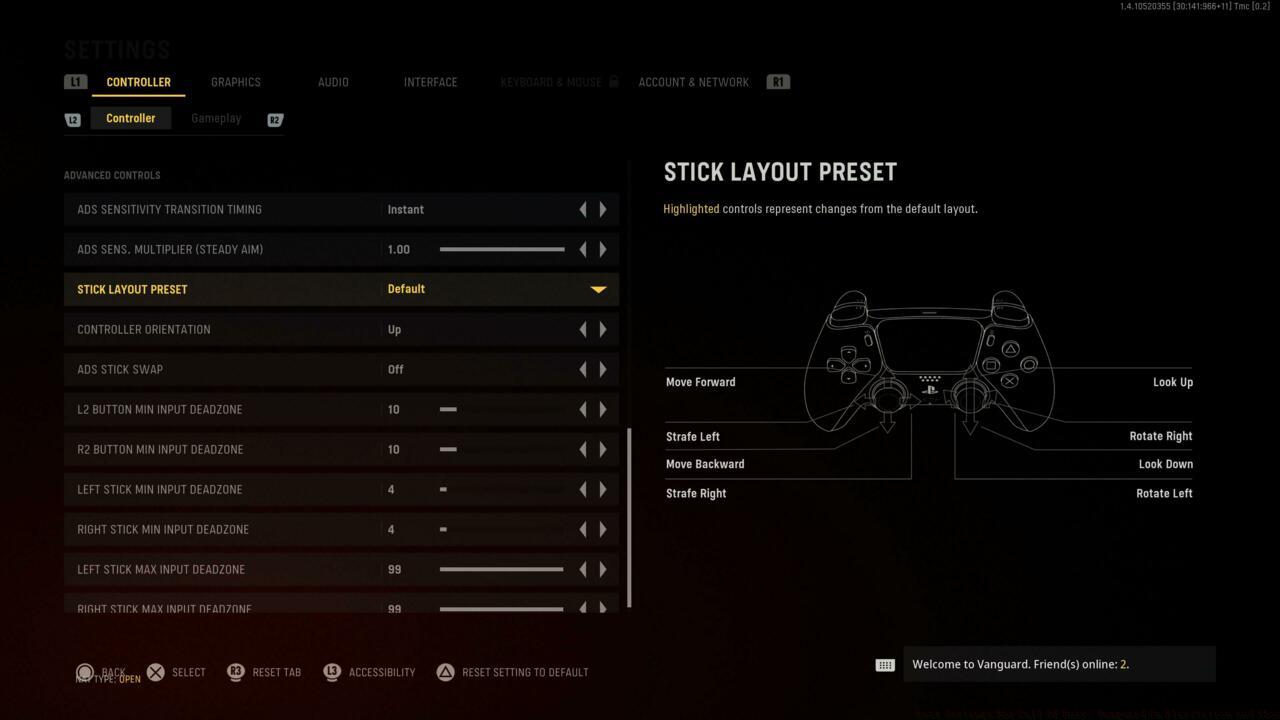The height and width of the screenshot is (720, 1280).
Task: Click the circle Back icon in bottom bar
Action: pos(85,672)
